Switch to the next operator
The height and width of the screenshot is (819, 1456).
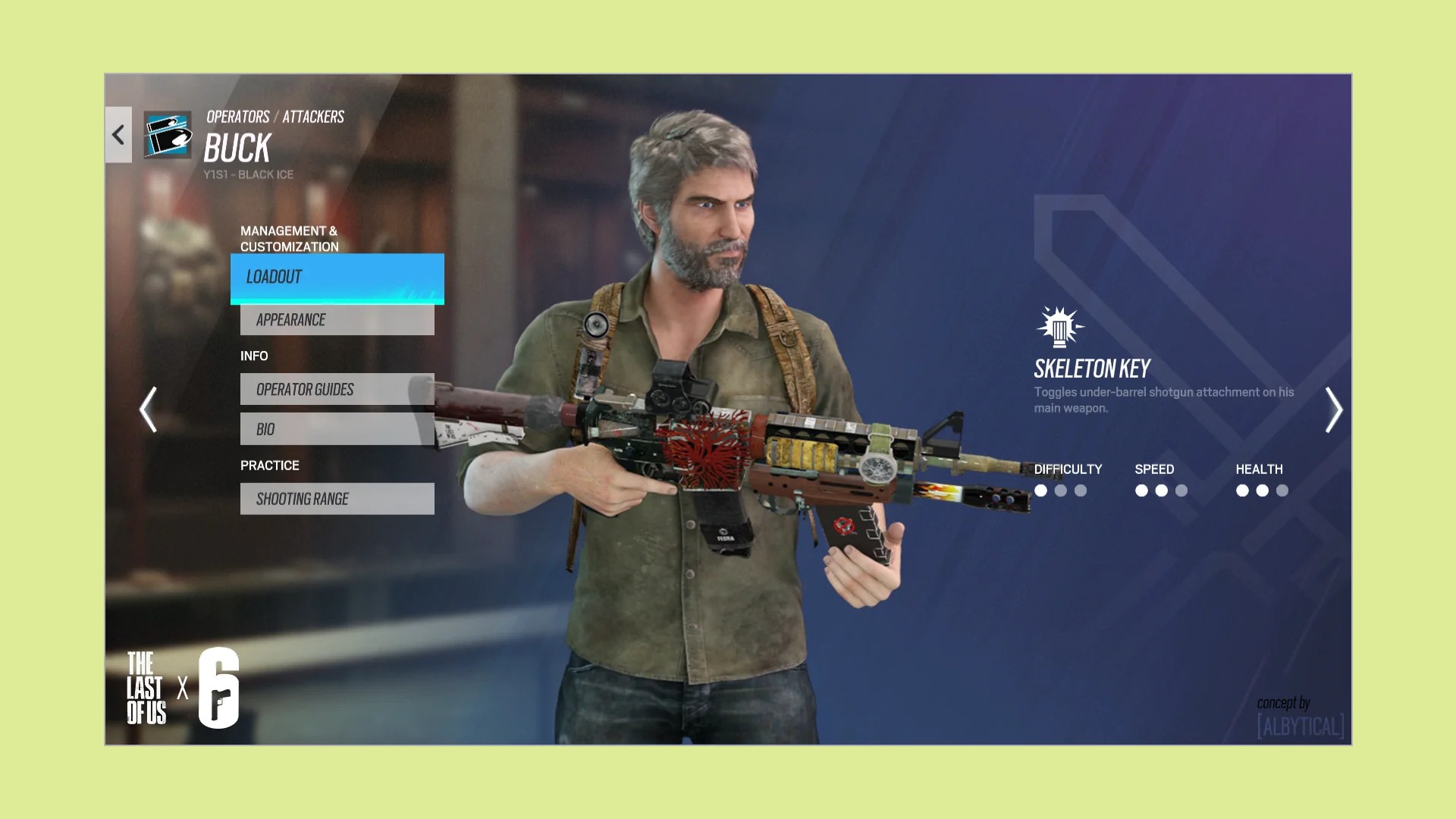(x=1333, y=409)
